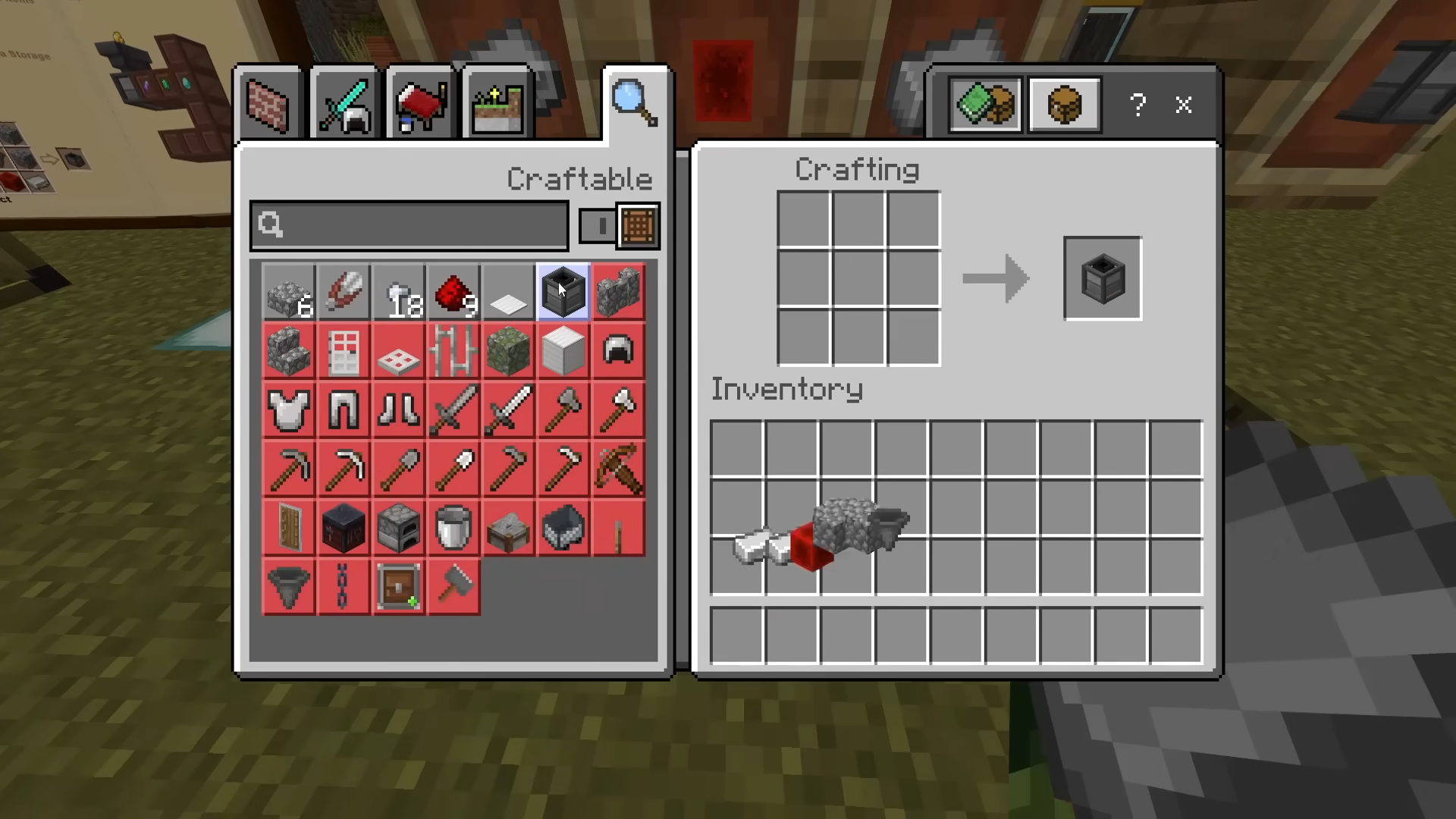Close the crafting screen with the X
The width and height of the screenshot is (1456, 819).
[x=1183, y=105]
